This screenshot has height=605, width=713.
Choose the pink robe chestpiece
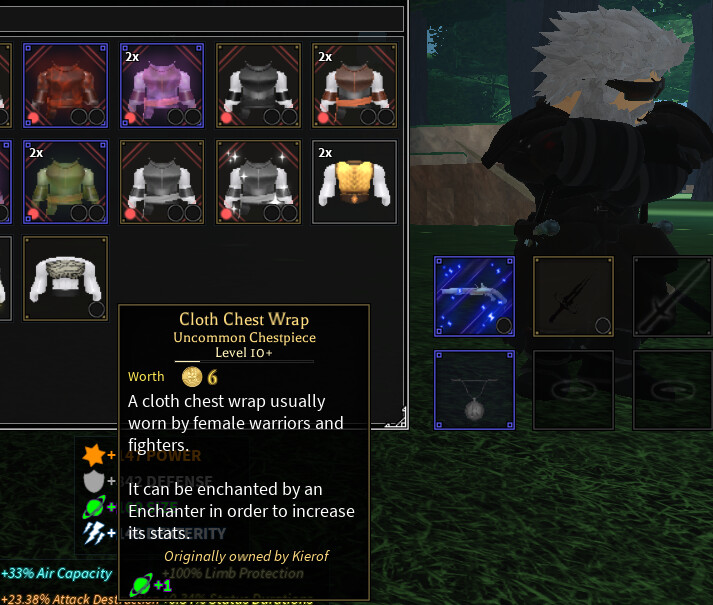162,85
